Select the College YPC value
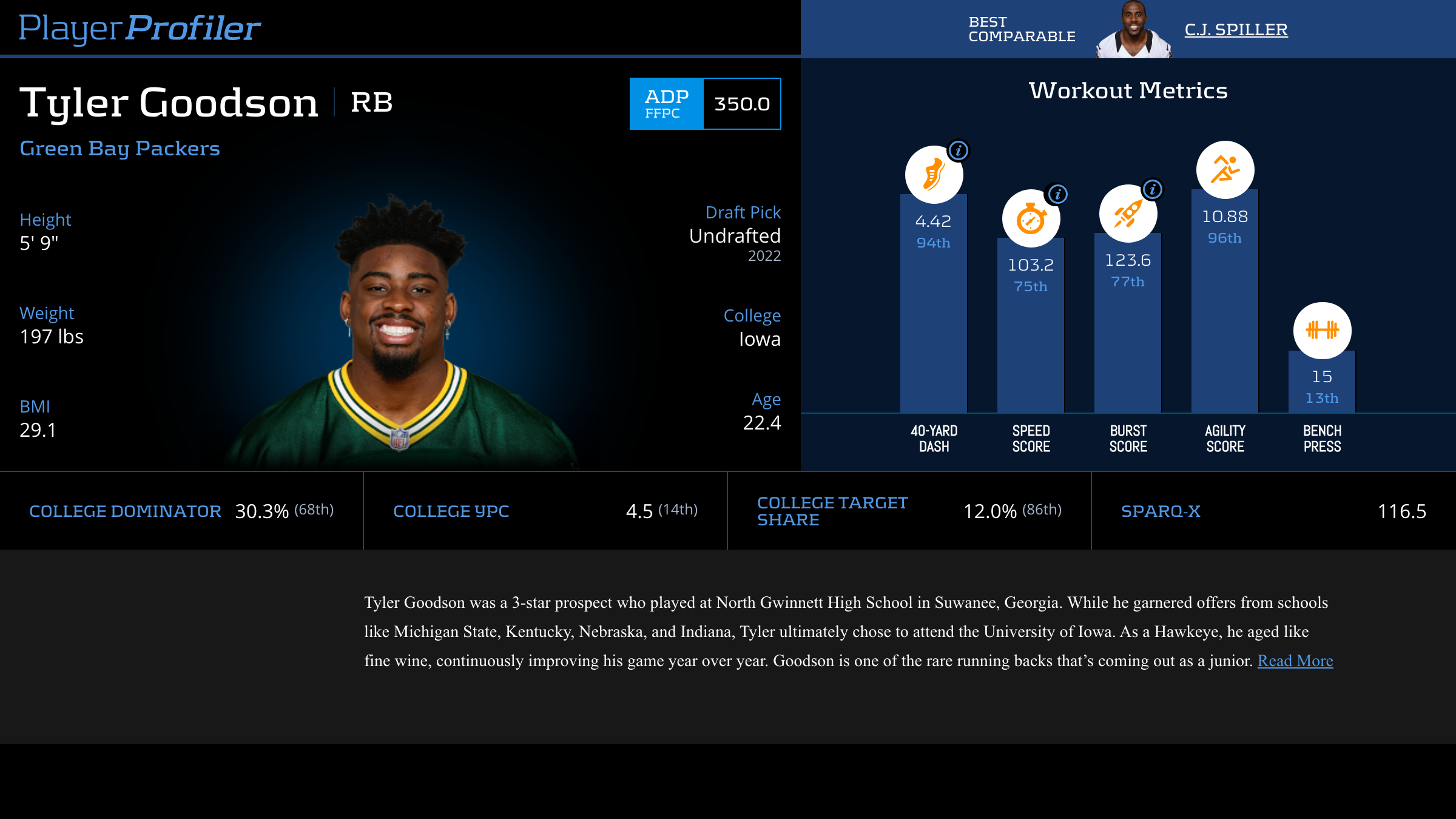The width and height of the screenshot is (1456, 819). [639, 510]
